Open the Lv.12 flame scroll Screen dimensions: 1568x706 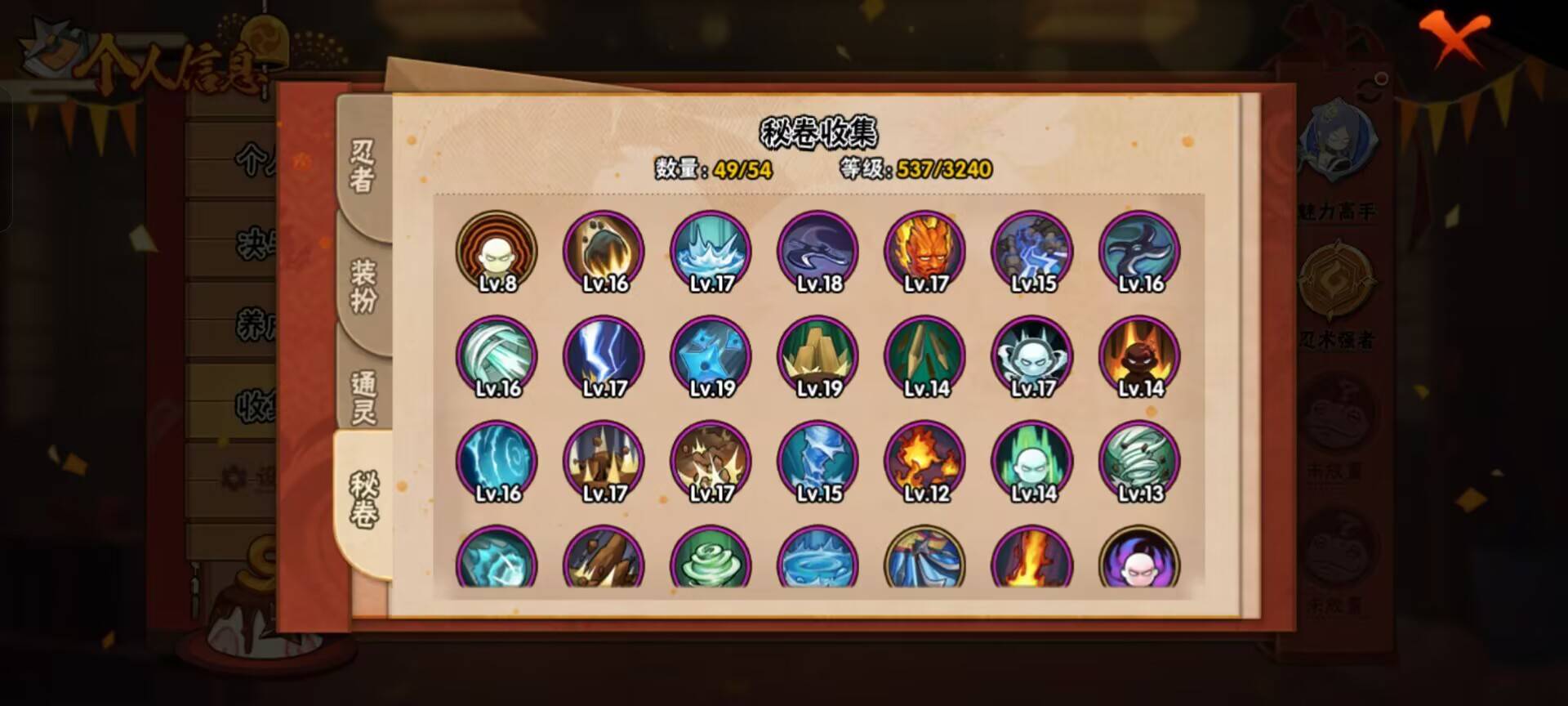click(923, 462)
